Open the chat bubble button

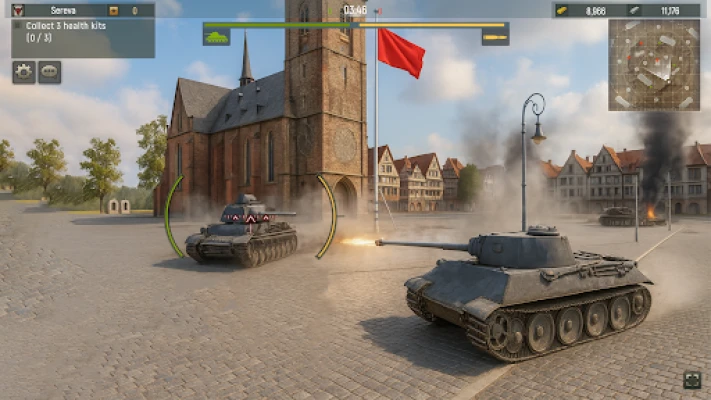coord(49,71)
